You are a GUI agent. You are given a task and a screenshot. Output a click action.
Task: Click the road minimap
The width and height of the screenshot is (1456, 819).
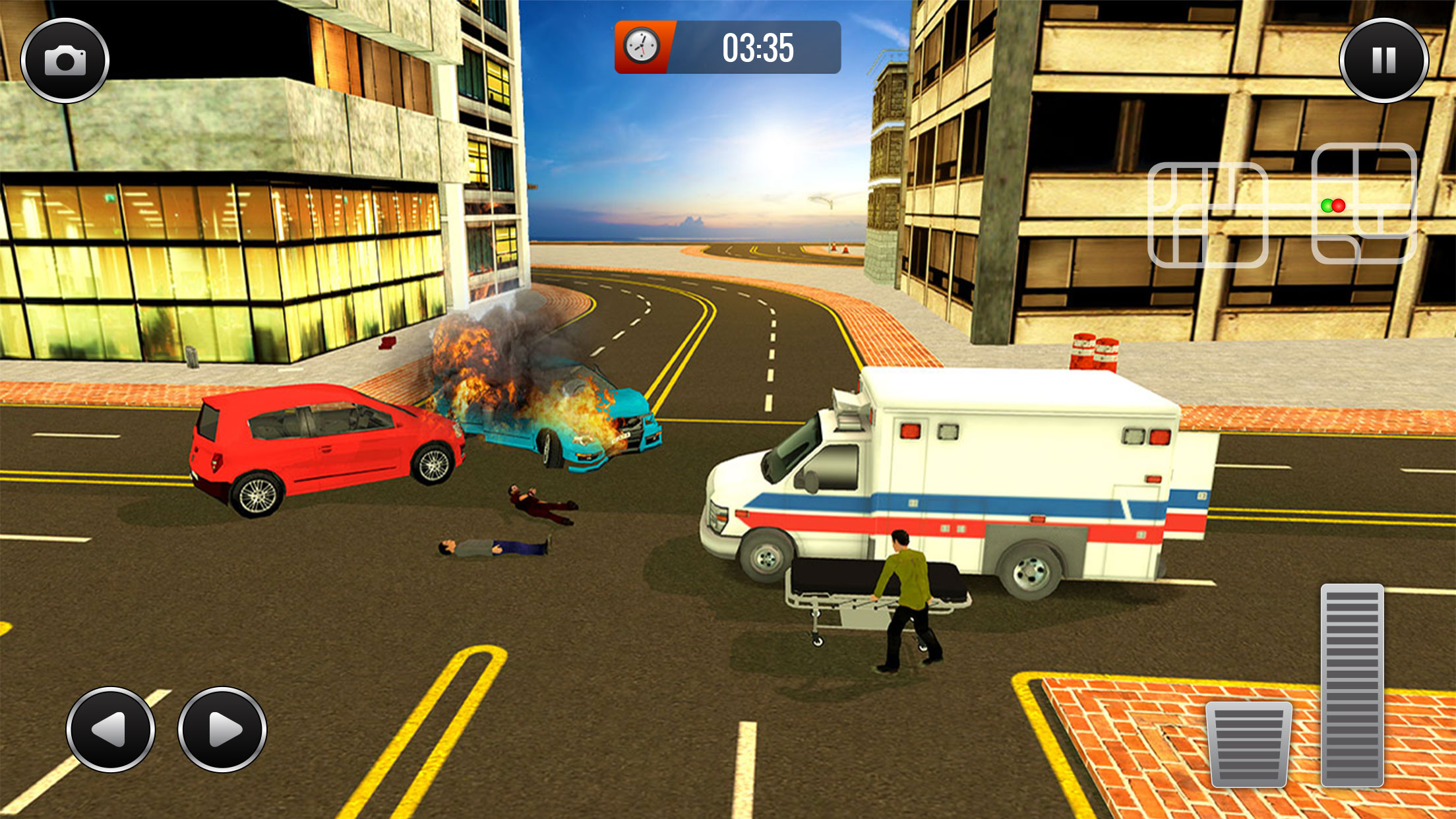pyautogui.click(x=1281, y=206)
